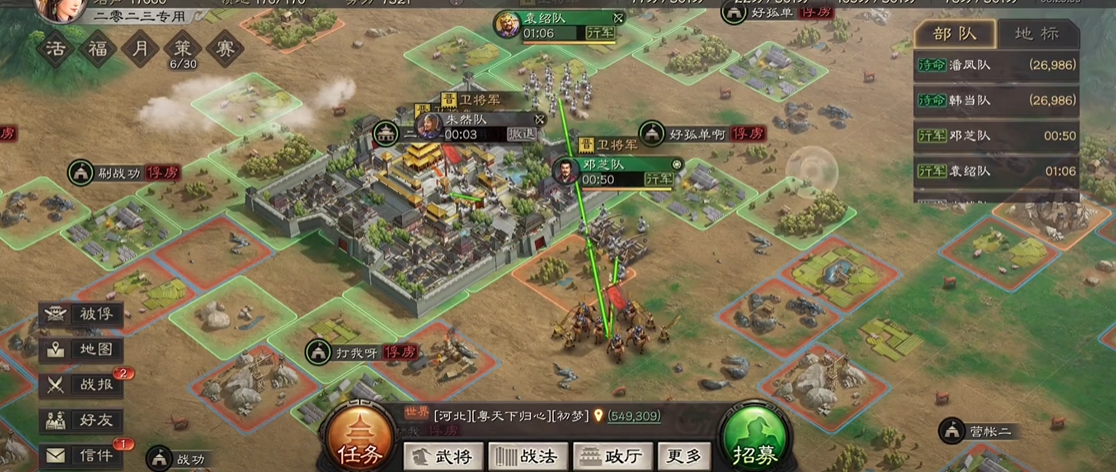The height and width of the screenshot is (472, 1116).
Task: Select 潘凤队 in the troop list
Action: [996, 66]
